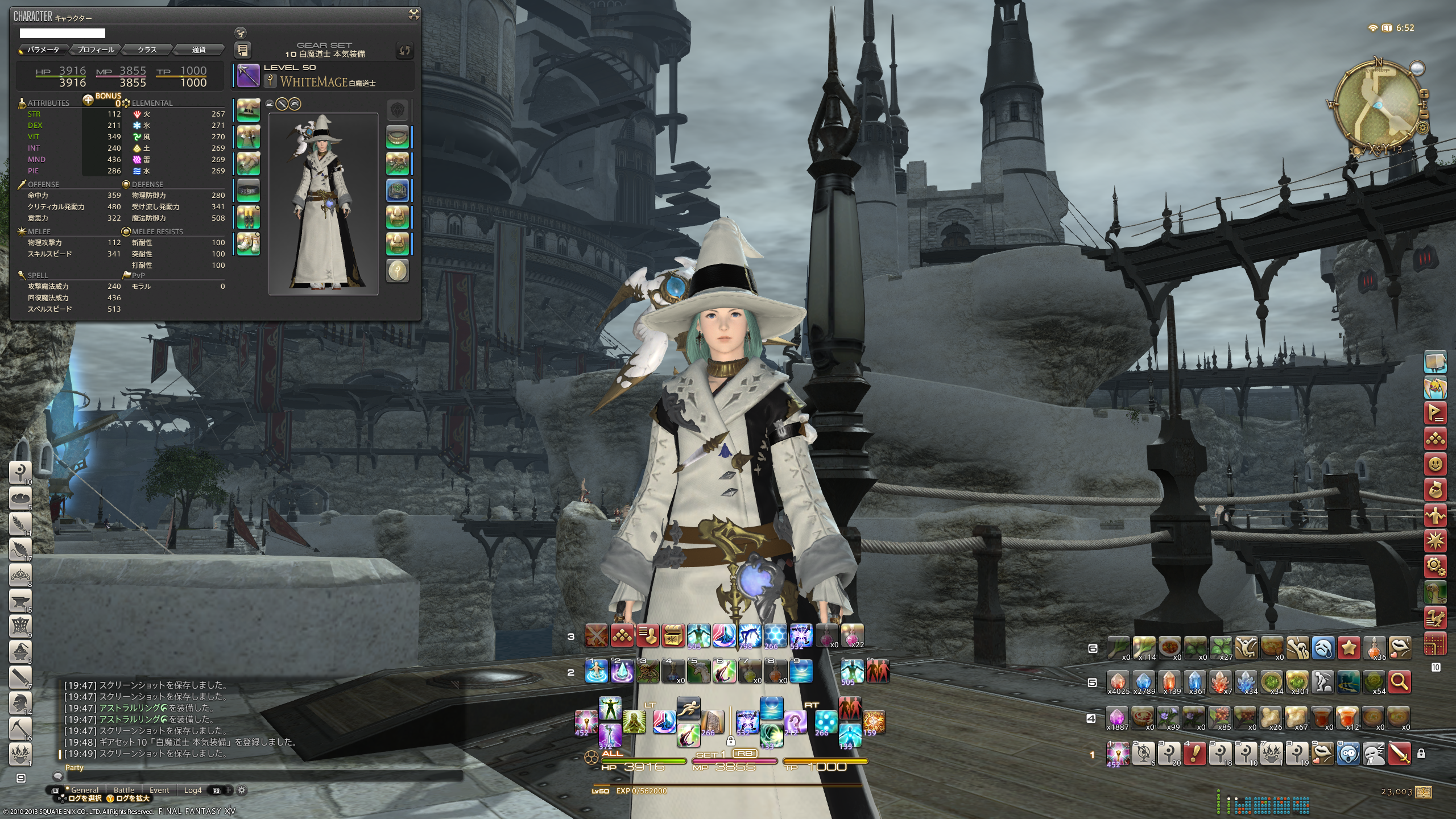Click the attribute bonus plus button
The height and width of the screenshot is (819, 1456).
(x=88, y=100)
